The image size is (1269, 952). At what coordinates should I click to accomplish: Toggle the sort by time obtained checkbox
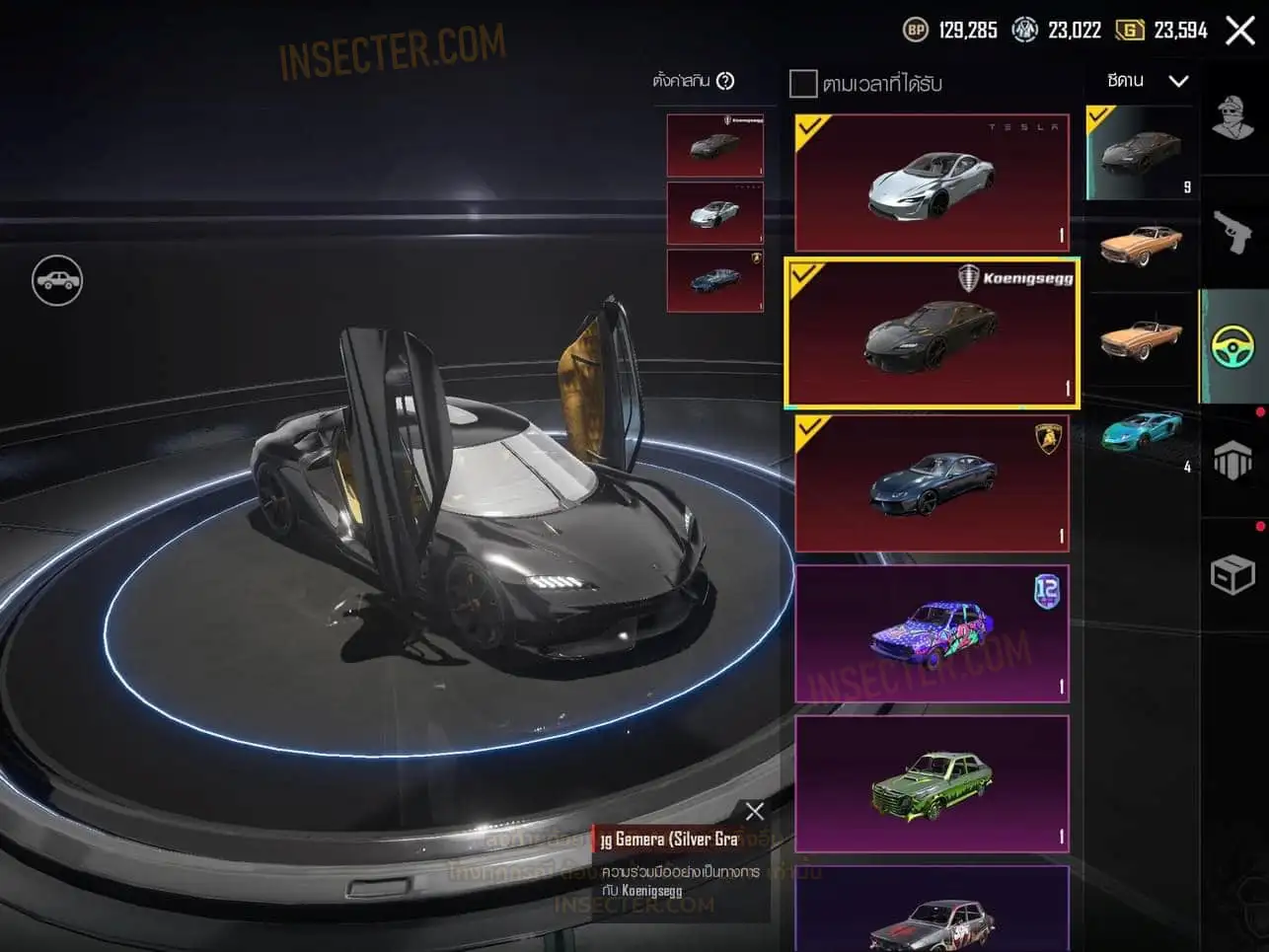click(x=803, y=84)
